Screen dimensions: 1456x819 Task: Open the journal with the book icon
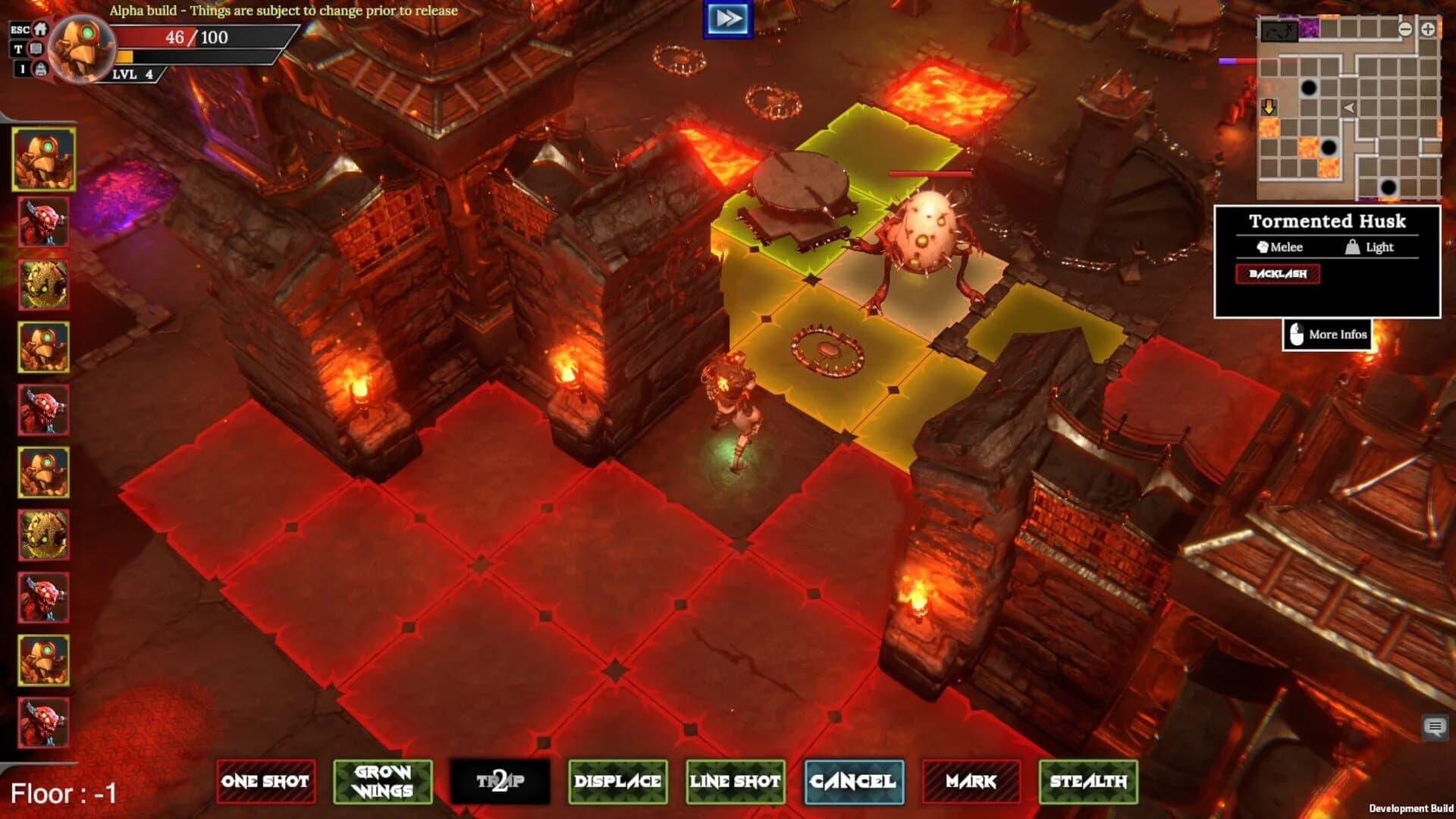(36, 49)
